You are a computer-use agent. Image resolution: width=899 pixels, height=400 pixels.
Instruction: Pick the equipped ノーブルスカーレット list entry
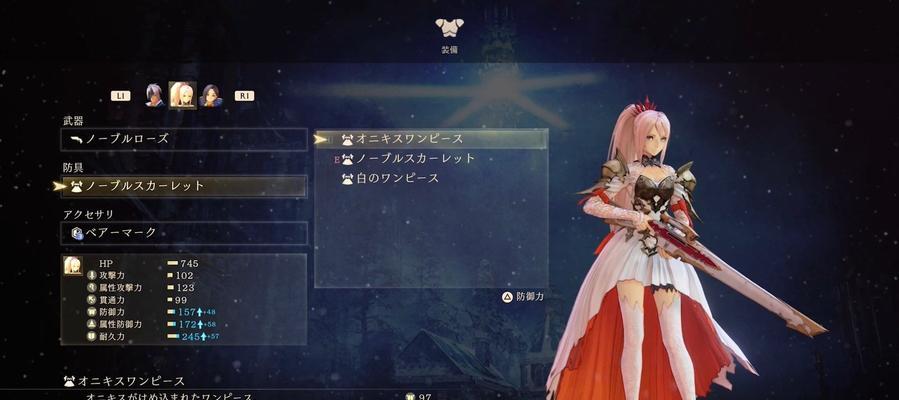tap(430, 159)
